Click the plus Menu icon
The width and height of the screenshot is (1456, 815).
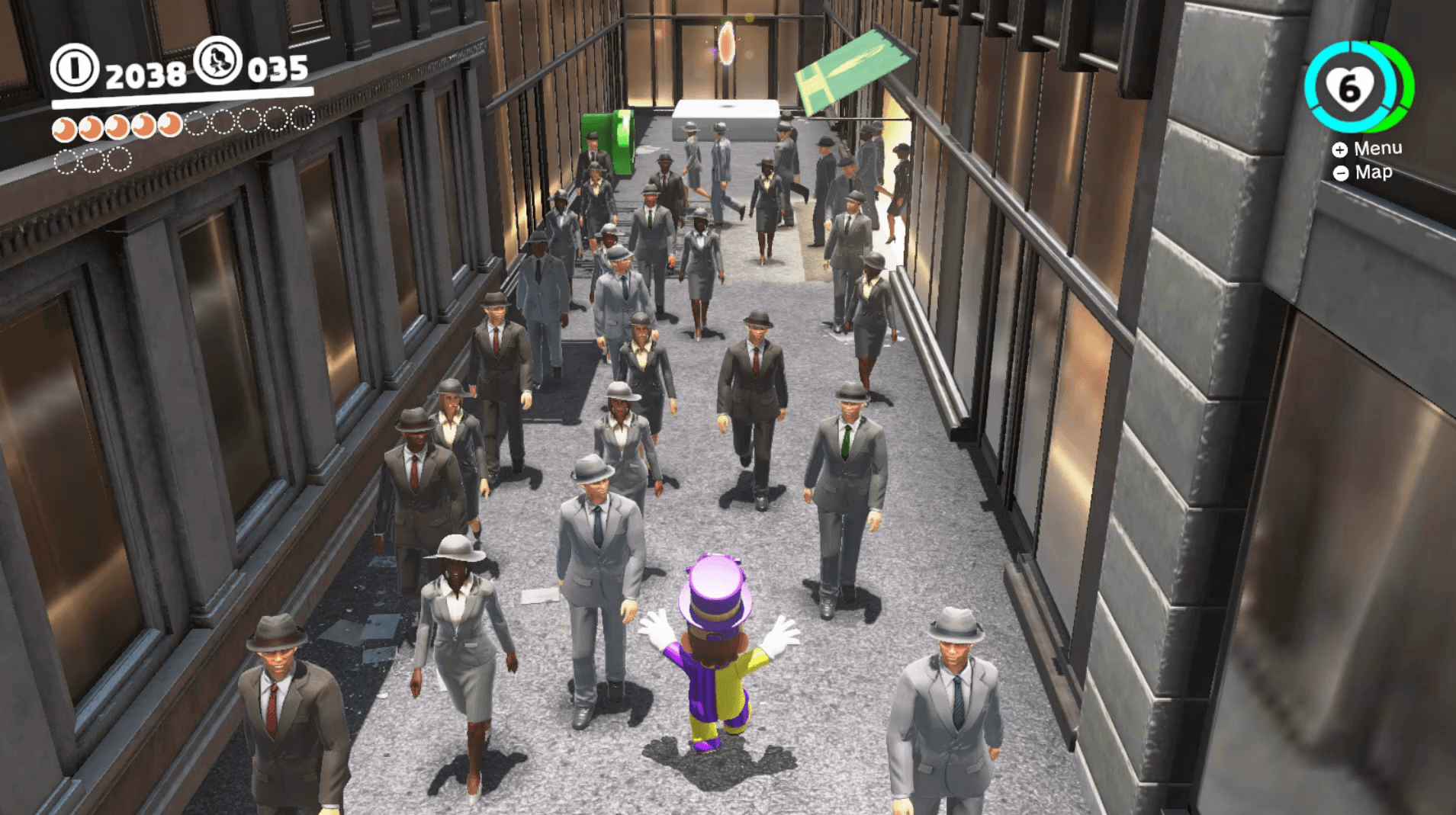pos(1340,149)
